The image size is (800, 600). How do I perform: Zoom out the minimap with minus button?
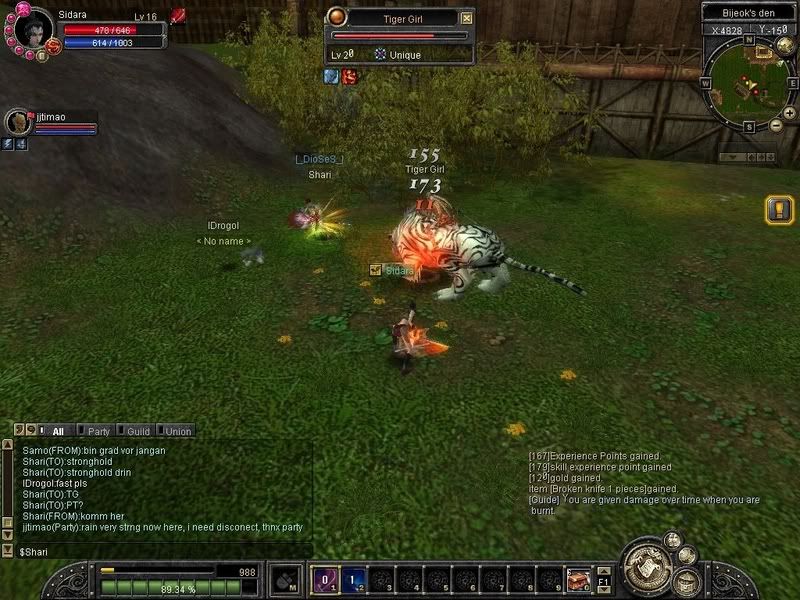[x=776, y=126]
